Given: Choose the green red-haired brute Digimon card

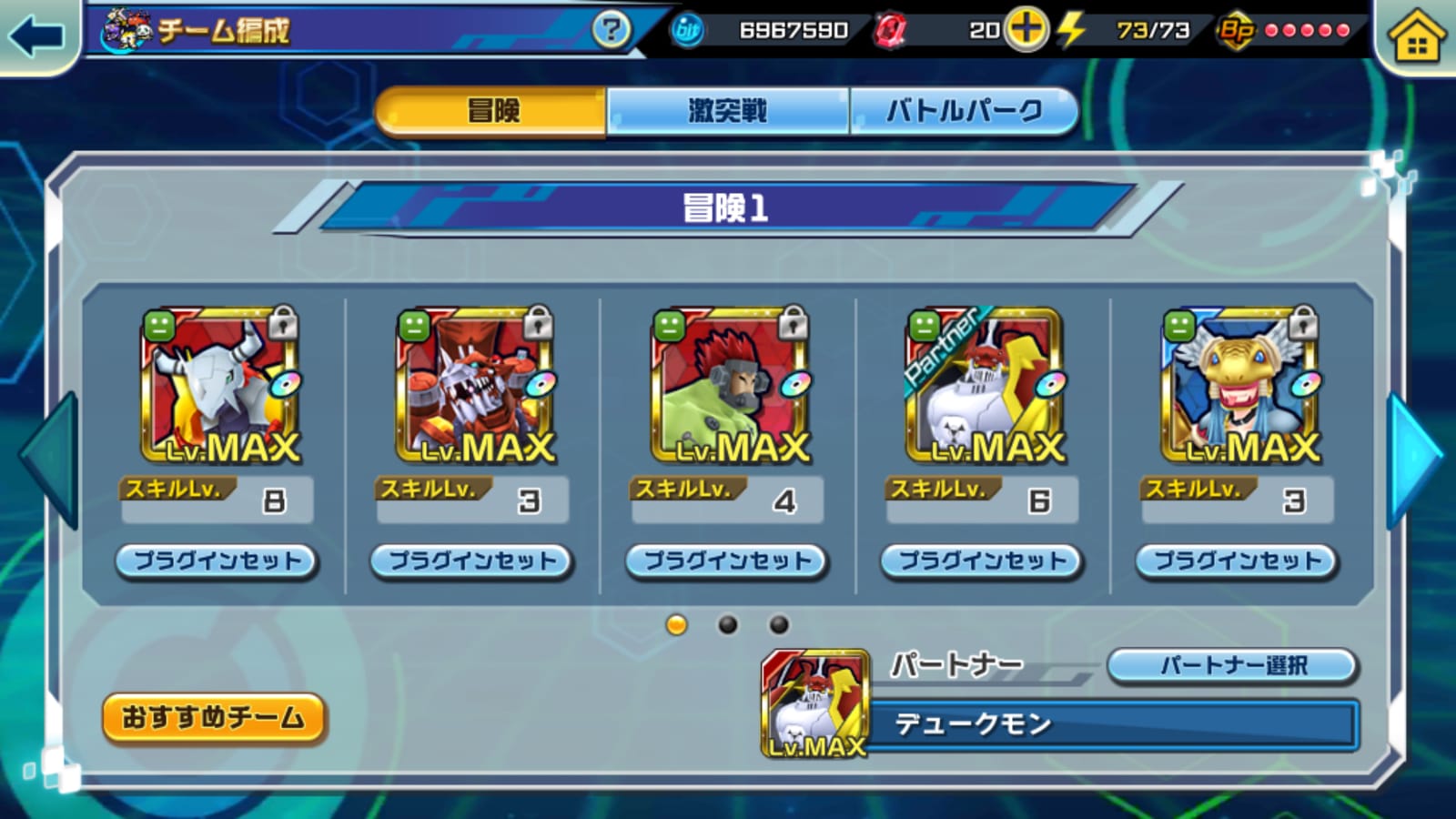Looking at the screenshot, I should [x=729, y=385].
